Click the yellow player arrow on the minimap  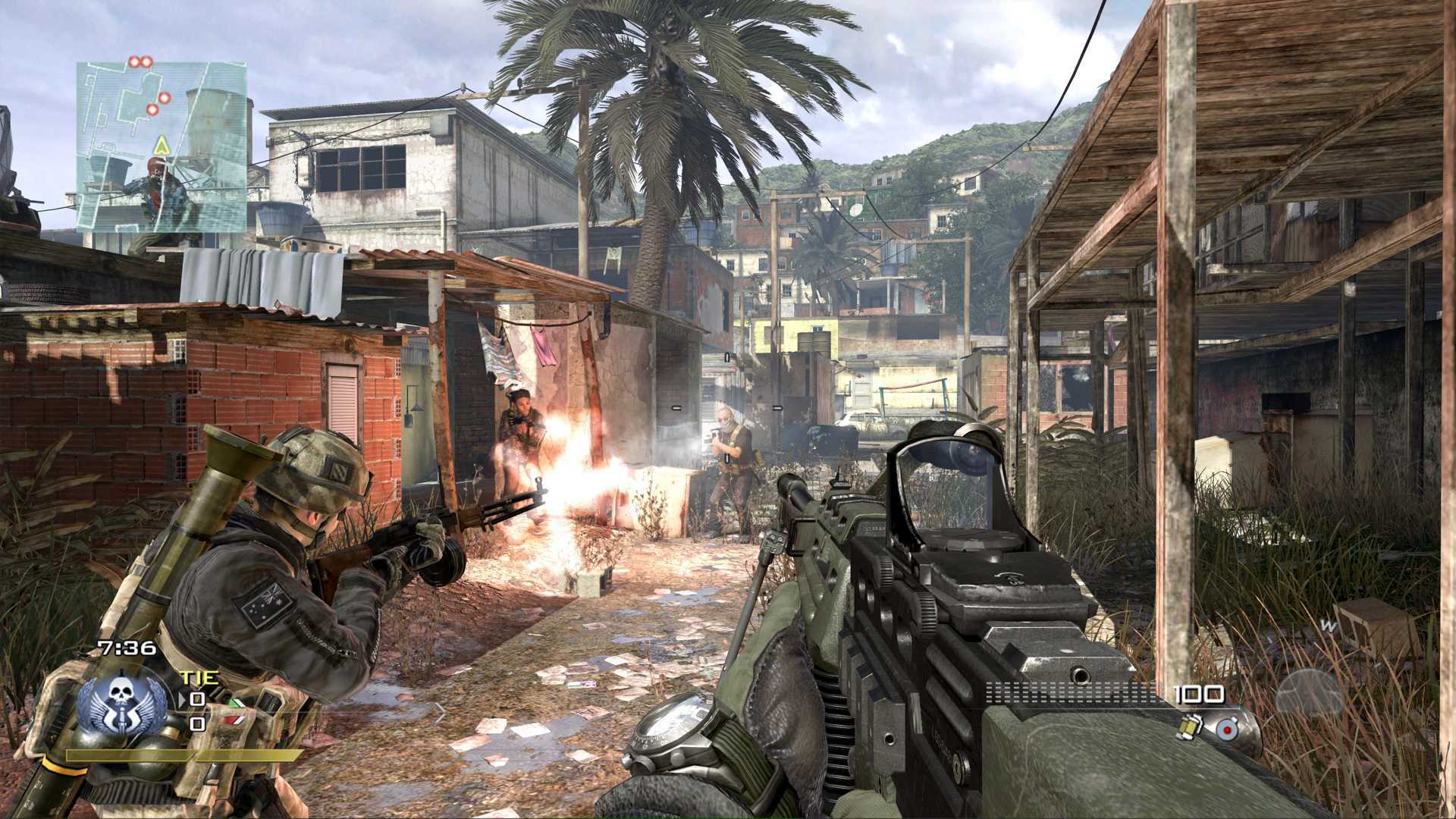pyautogui.click(x=162, y=145)
